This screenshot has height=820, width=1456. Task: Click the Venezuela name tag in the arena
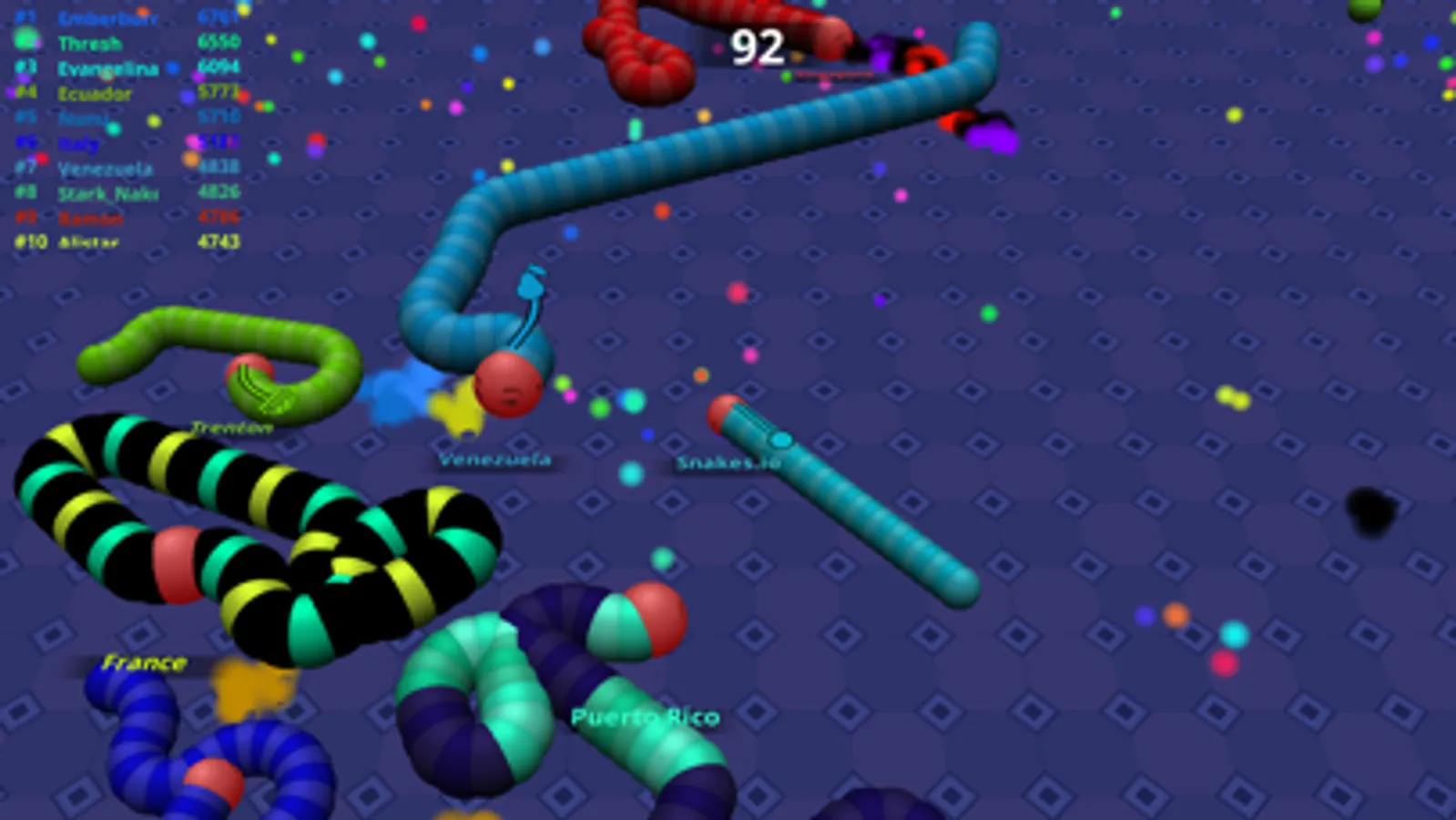494,460
